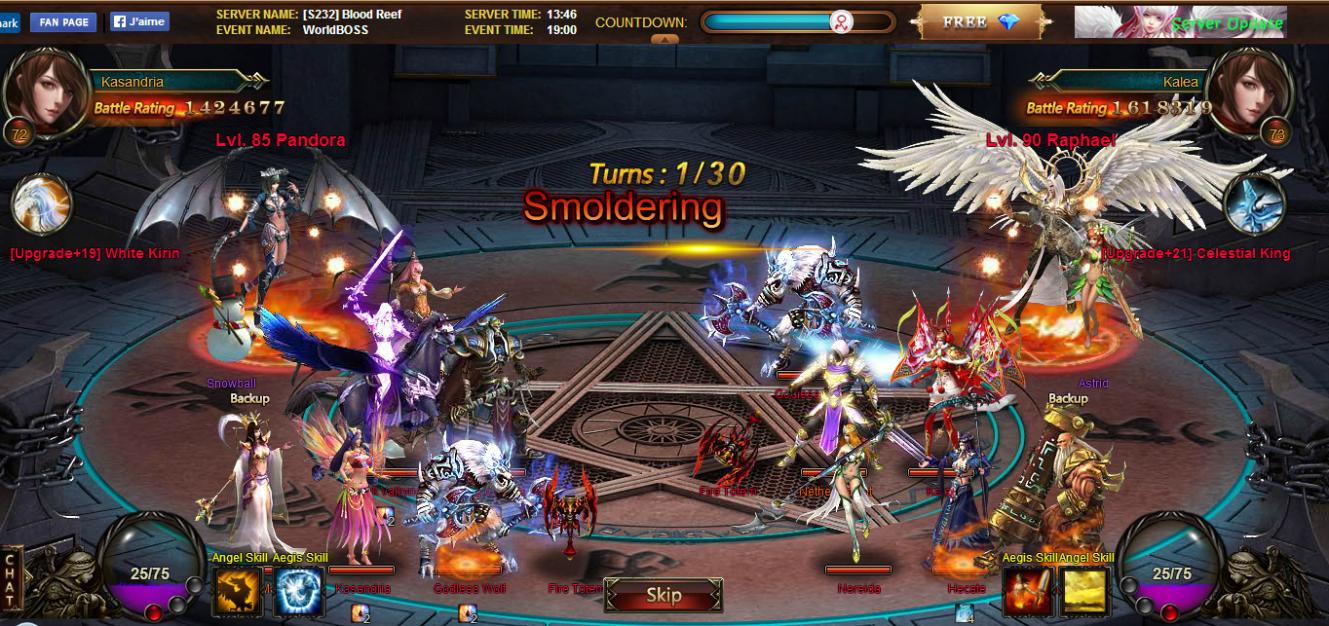
Task: Open the Server Update banner
Action: (1180, 22)
